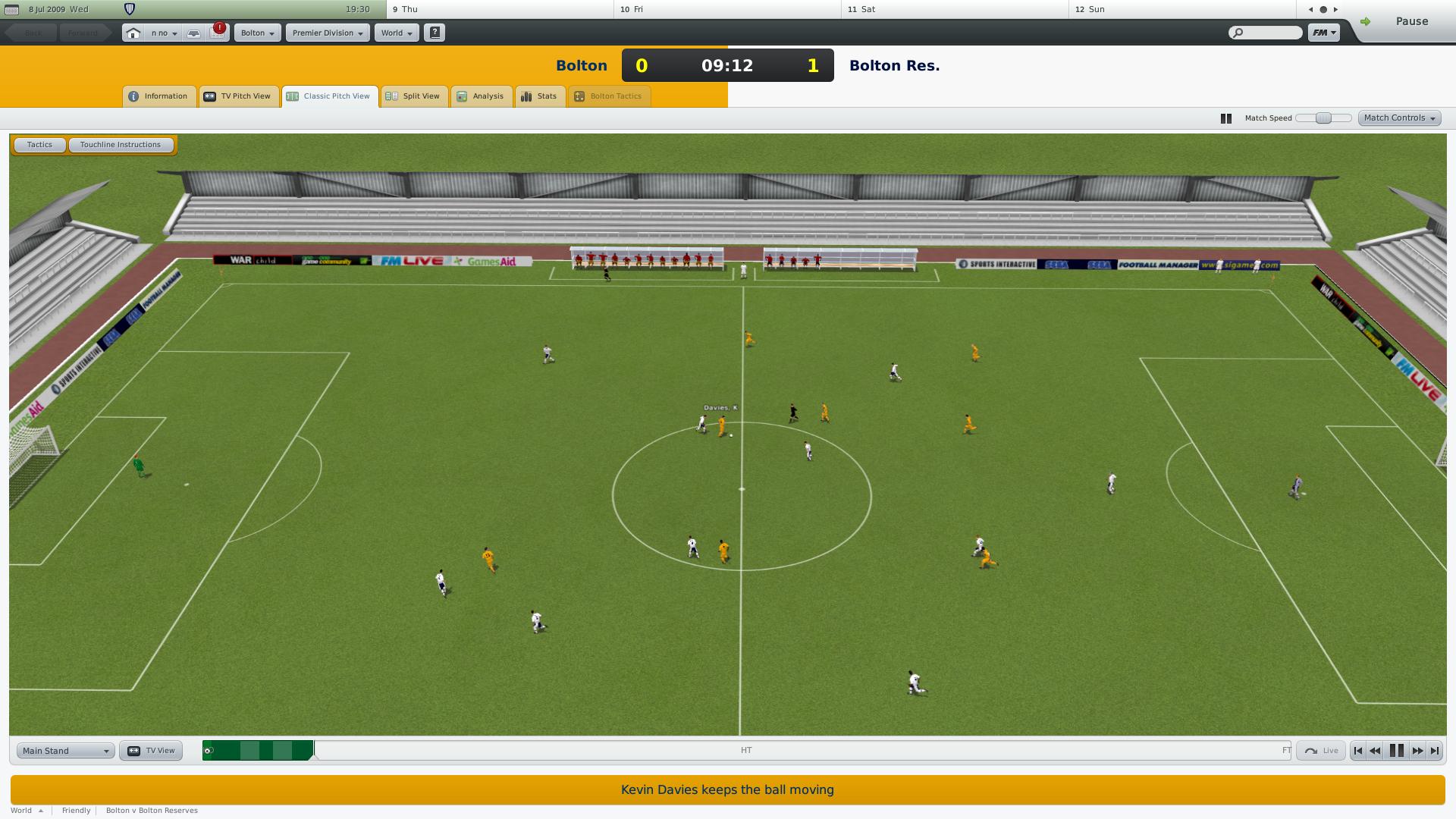Toggle the pause icon near Match Speed
The image size is (1456, 819).
tap(1225, 118)
